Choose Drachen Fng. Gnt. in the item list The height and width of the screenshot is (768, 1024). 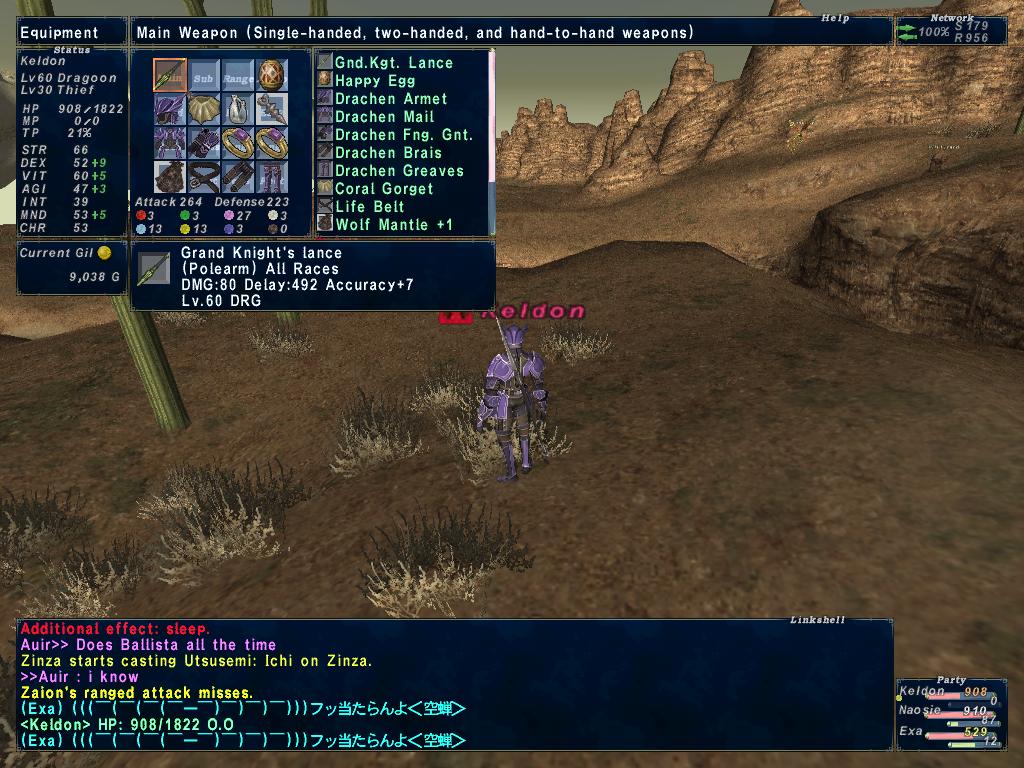403,135
